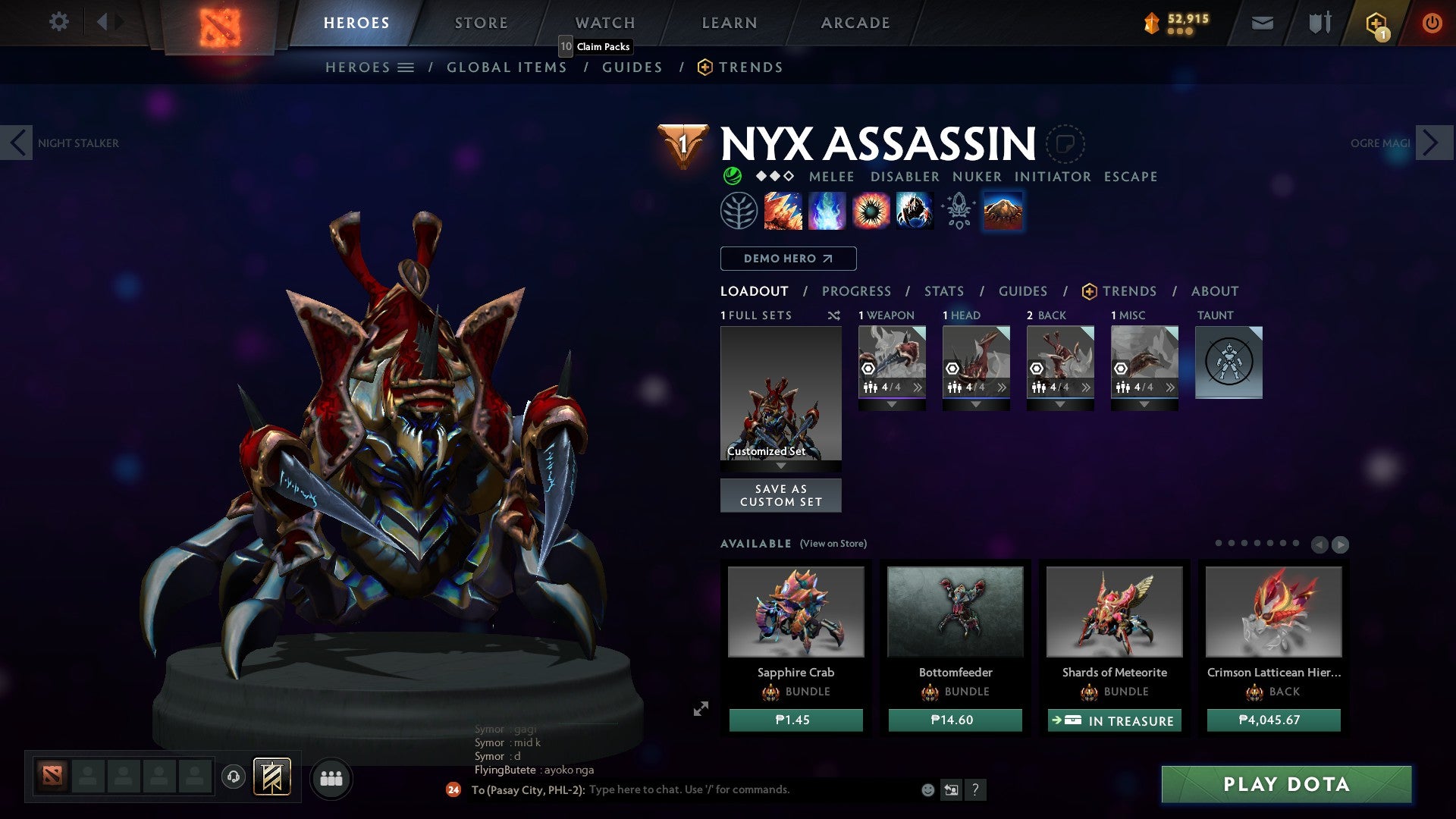Click the hero note/annotation icon beside hero name

[1067, 143]
